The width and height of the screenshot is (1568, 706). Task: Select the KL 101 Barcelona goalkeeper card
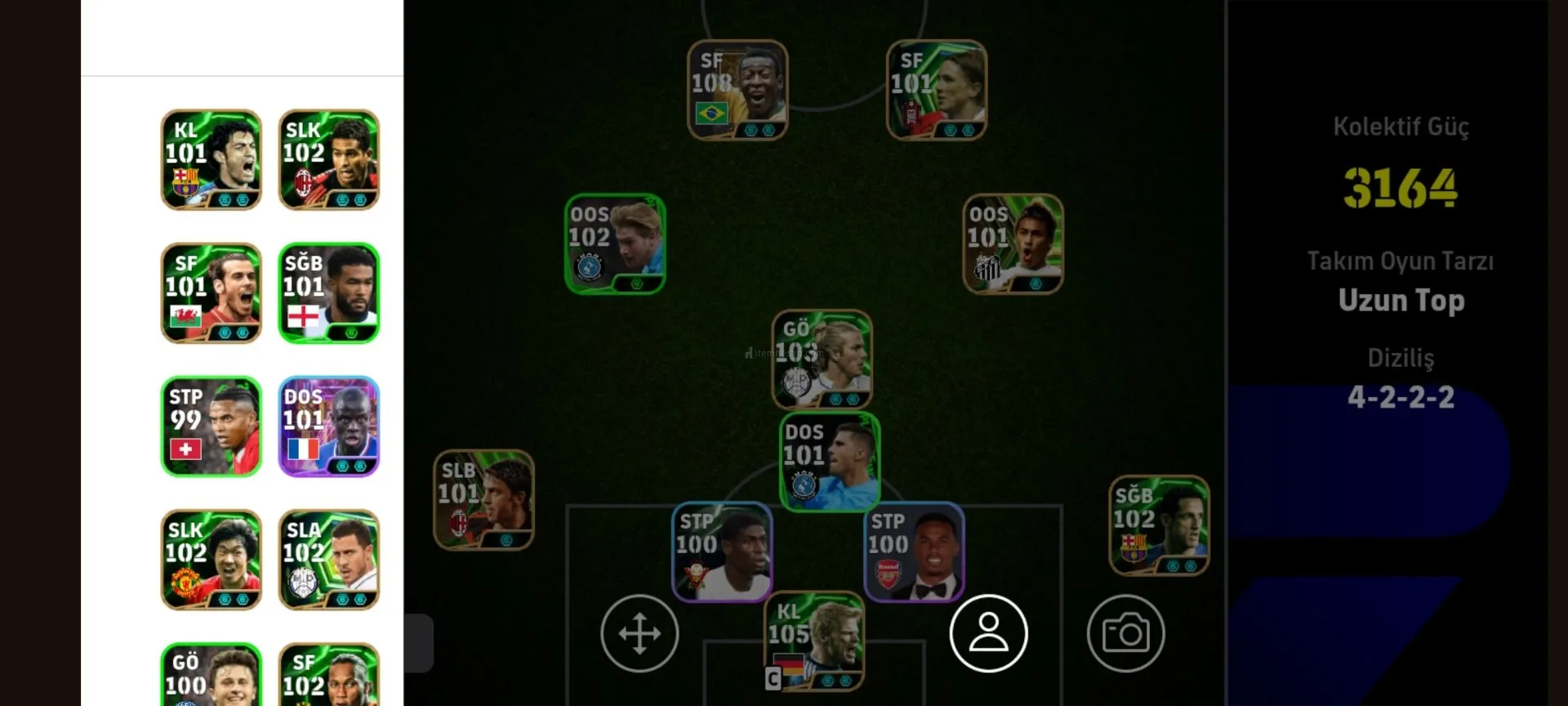(211, 160)
